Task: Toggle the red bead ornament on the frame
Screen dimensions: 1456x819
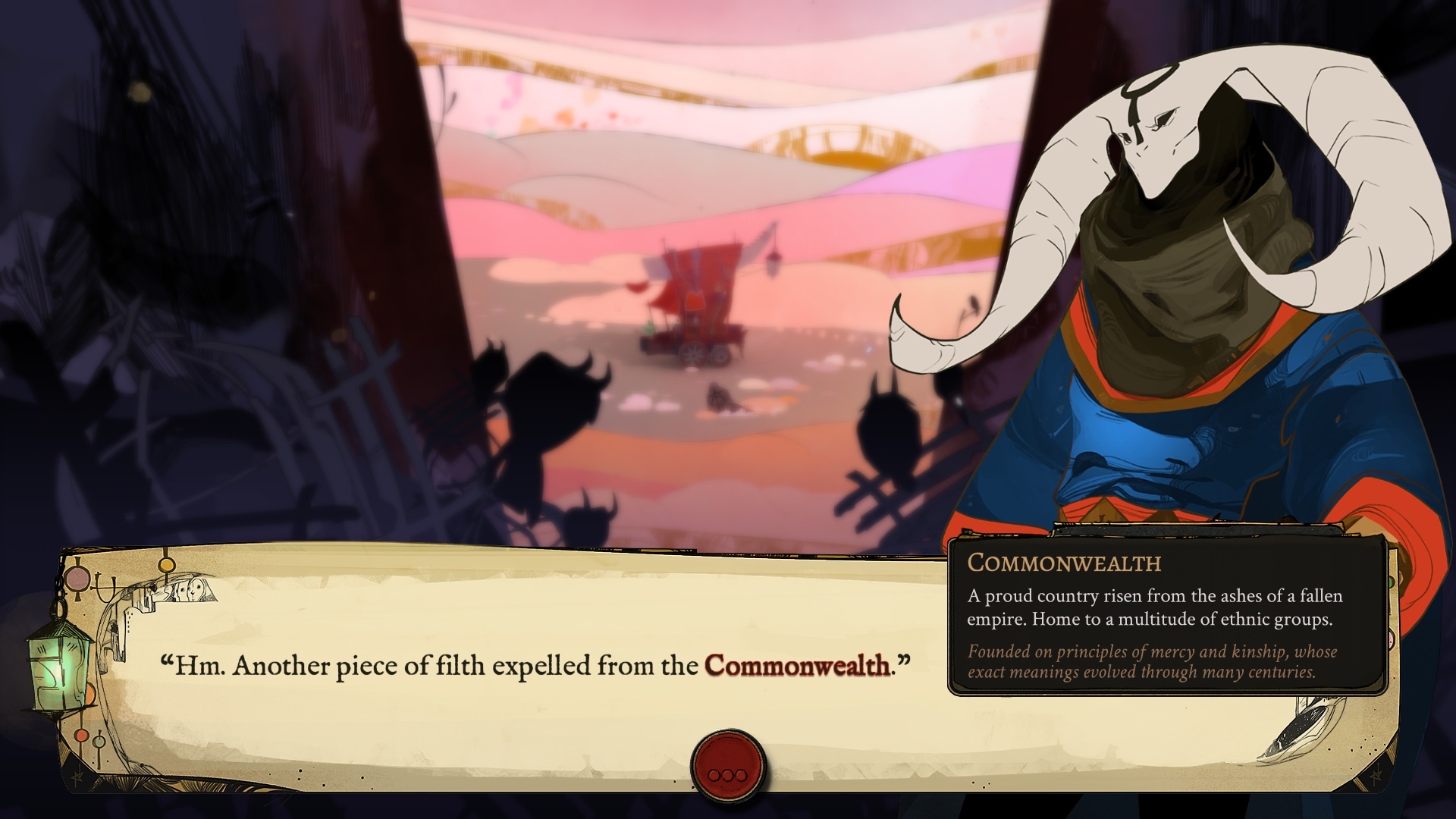Action: [x=82, y=736]
